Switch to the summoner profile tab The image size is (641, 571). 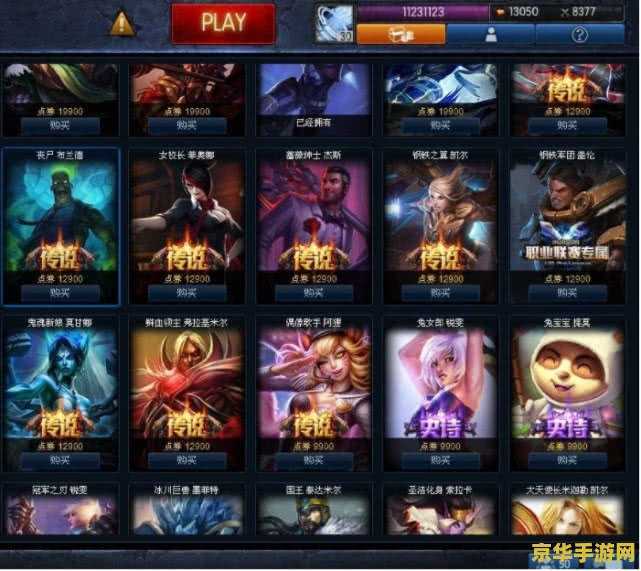pos(490,33)
